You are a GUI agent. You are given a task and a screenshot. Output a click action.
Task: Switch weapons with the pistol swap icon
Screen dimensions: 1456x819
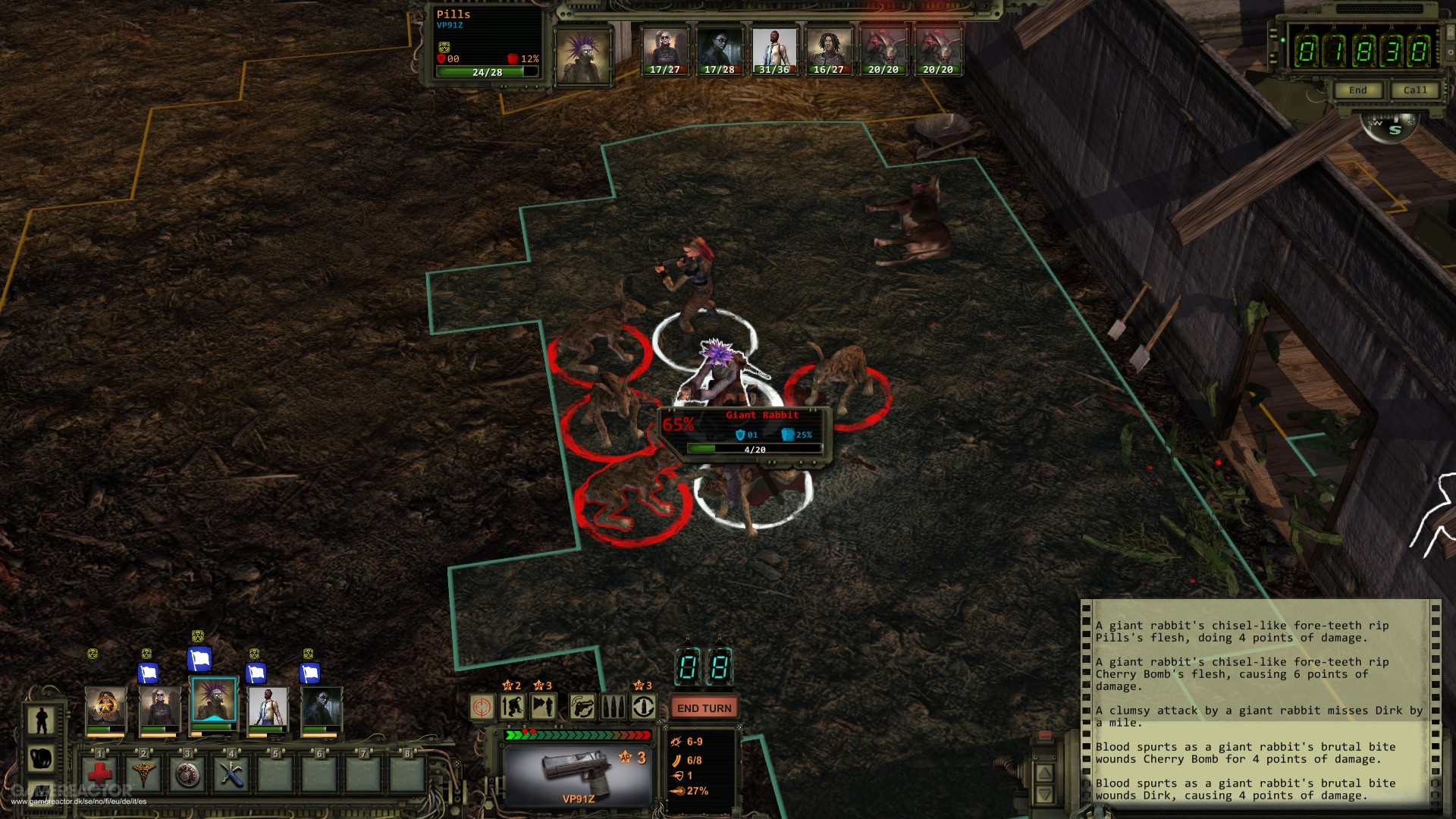click(x=582, y=708)
